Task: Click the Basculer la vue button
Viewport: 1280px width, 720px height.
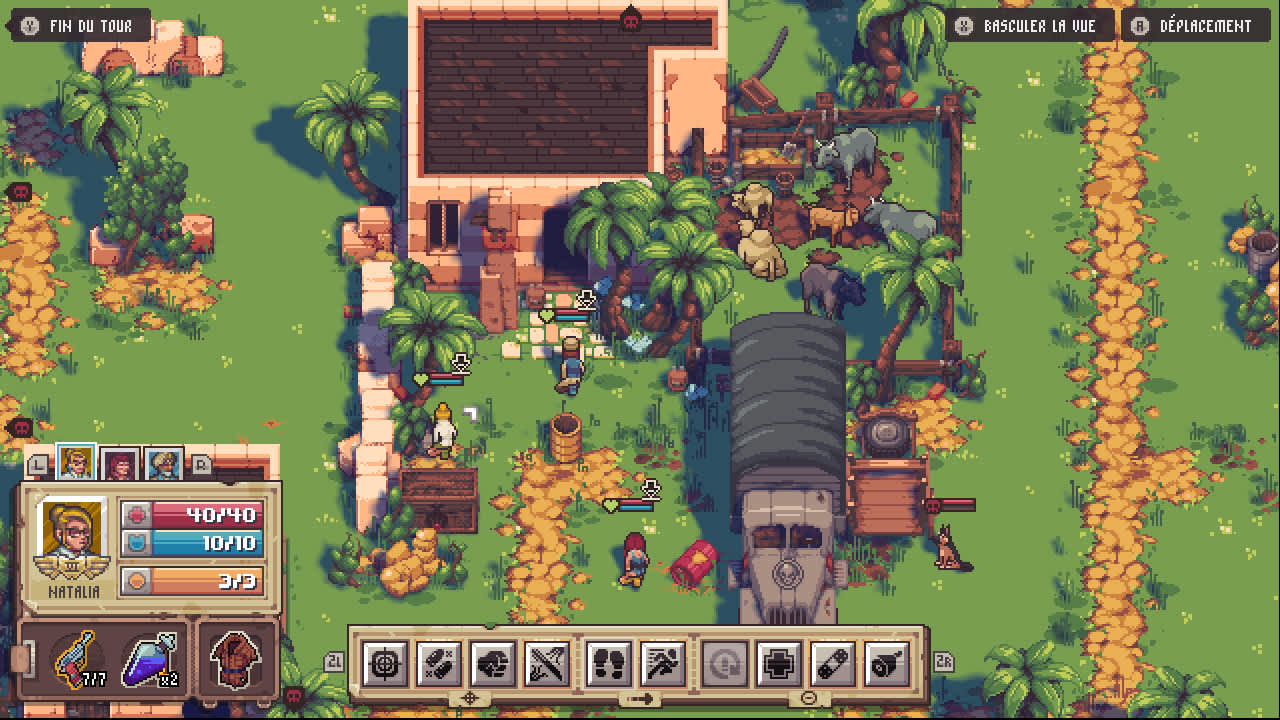Action: coord(1030,26)
